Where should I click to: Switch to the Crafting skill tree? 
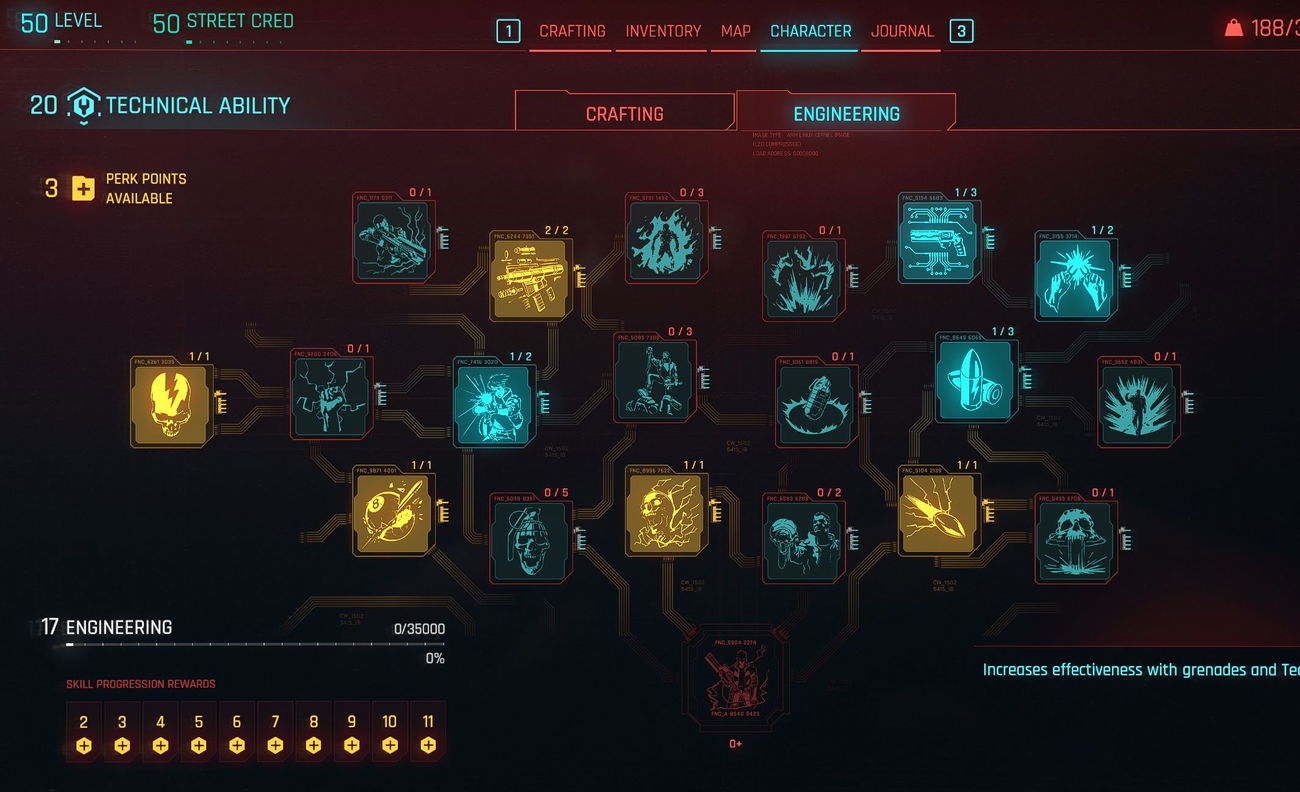(x=624, y=114)
